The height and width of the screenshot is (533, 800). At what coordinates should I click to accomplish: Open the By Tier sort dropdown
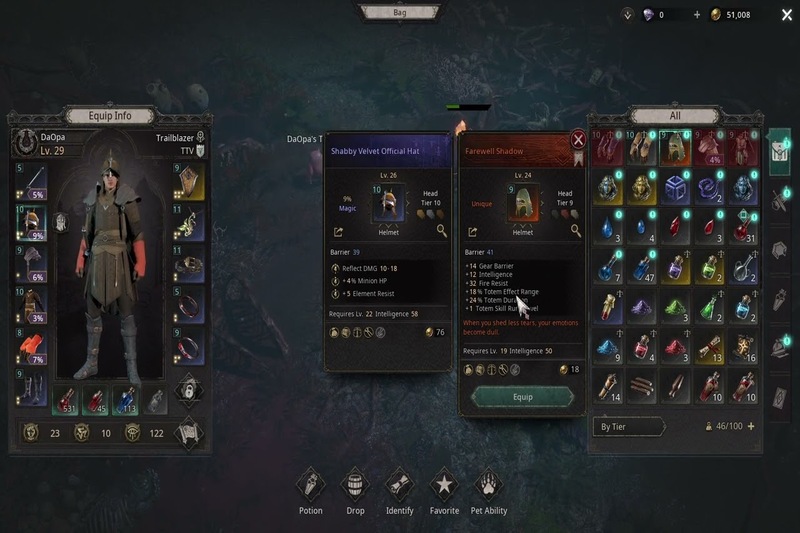point(628,426)
